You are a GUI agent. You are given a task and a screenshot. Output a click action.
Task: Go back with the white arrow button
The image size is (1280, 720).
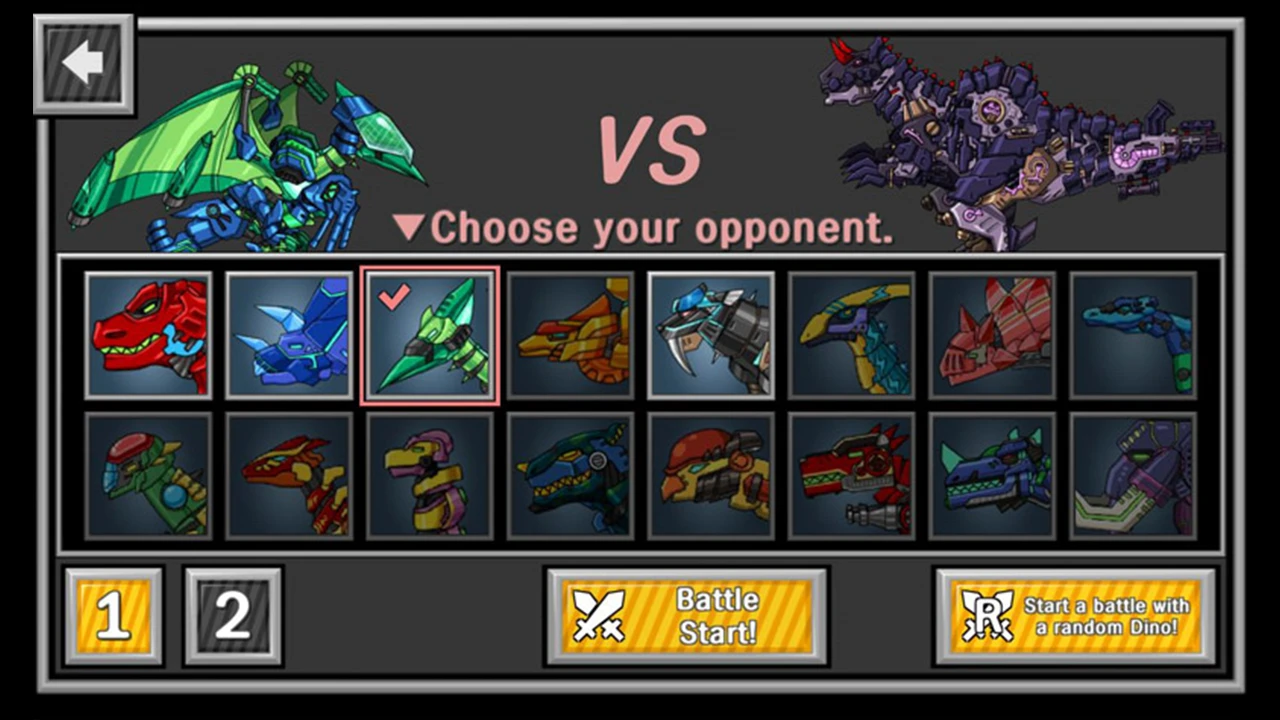[83, 64]
